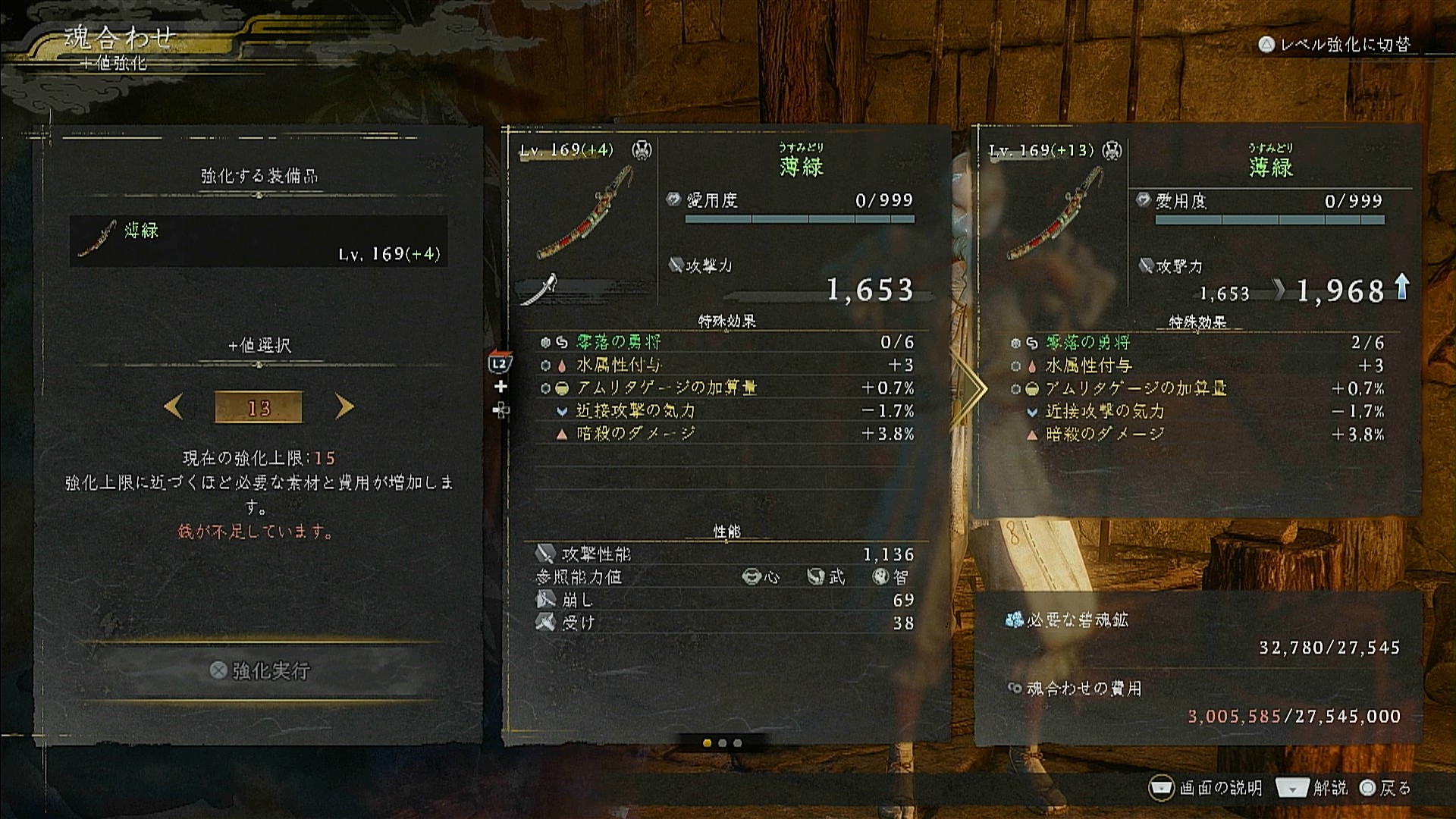Click the page indicator dots below weapon panel
This screenshot has width=1456, height=819.
click(722, 743)
